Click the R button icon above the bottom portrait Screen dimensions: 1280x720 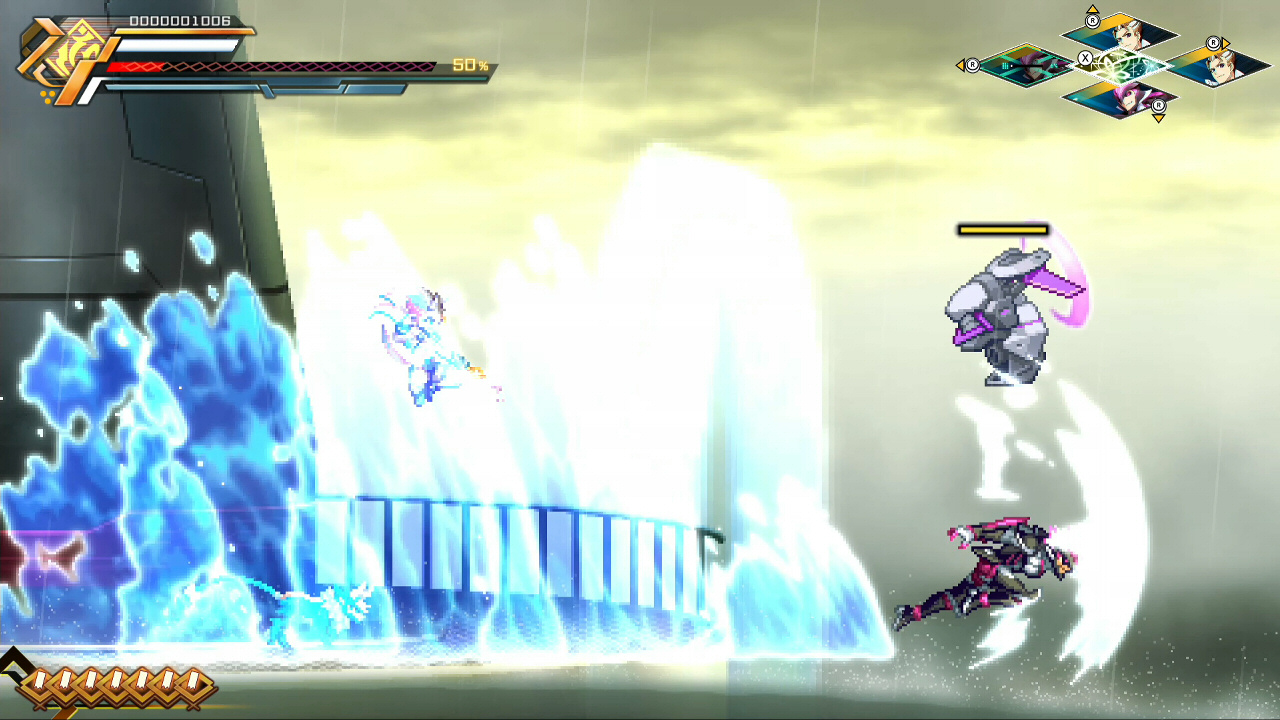(x=1158, y=105)
